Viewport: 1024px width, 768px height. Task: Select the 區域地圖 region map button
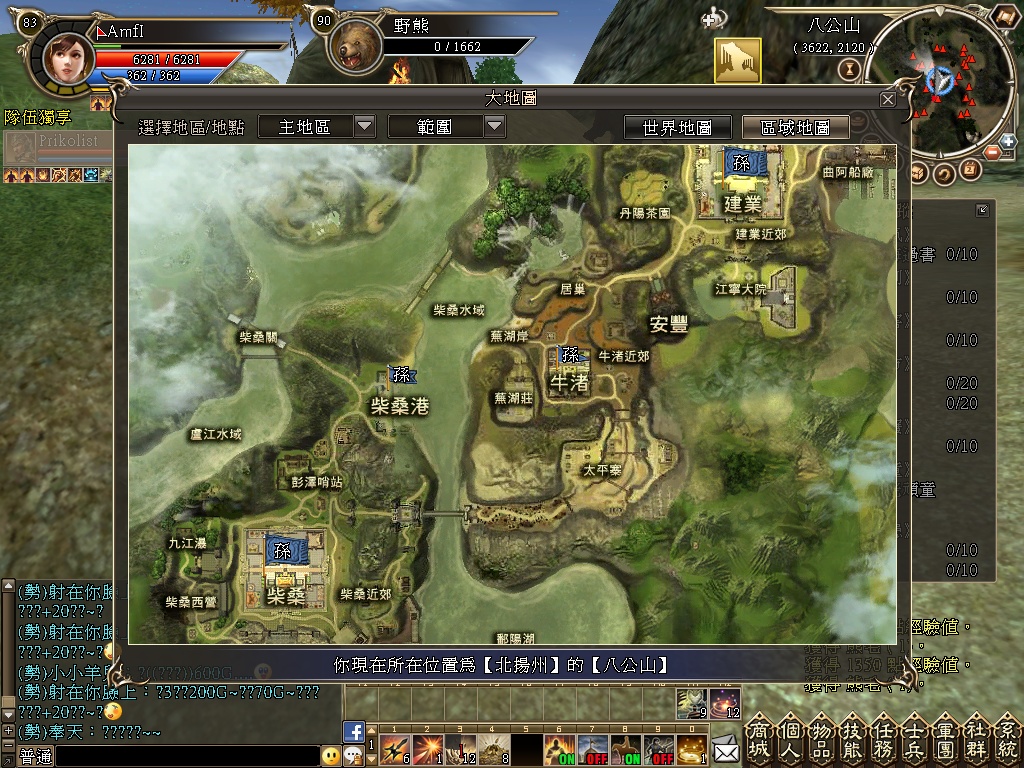(795, 127)
